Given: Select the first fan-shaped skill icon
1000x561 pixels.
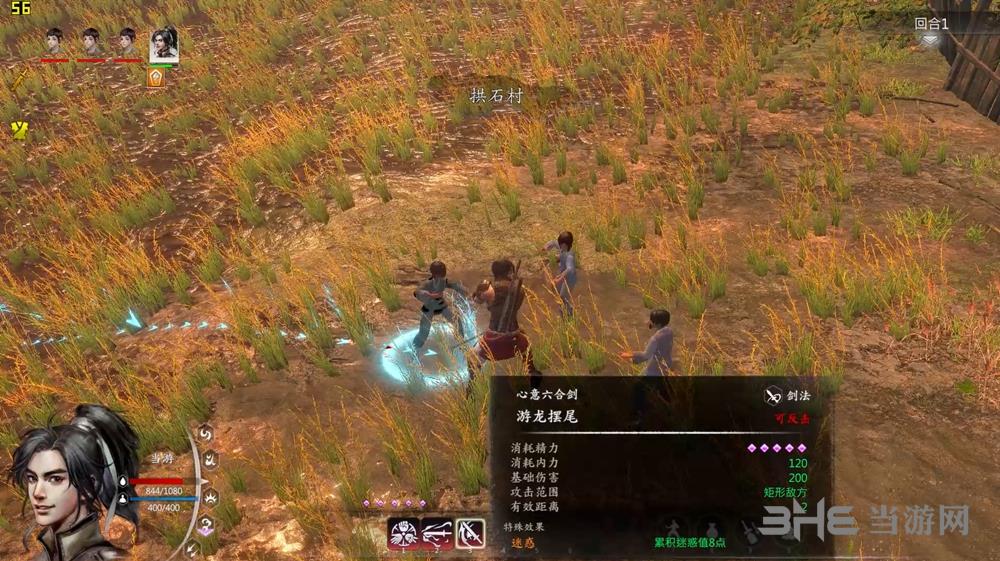Looking at the screenshot, I should (403, 533).
